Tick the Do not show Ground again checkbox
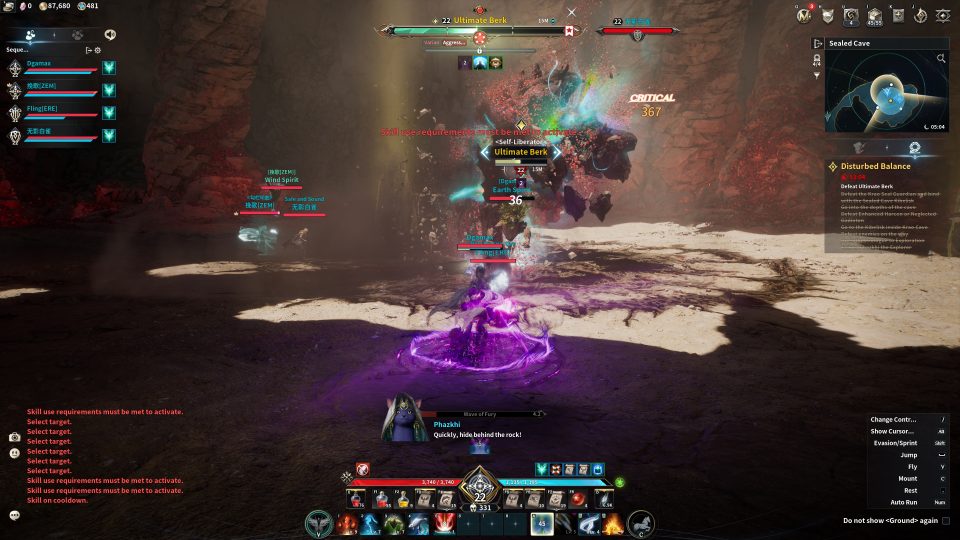Image resolution: width=960 pixels, height=540 pixels. (946, 520)
